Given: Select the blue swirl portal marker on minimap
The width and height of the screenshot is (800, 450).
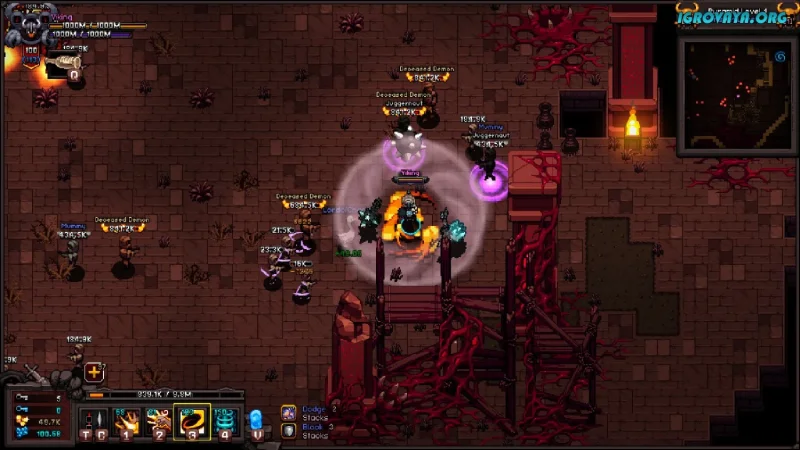Looking at the screenshot, I should pos(778,57).
